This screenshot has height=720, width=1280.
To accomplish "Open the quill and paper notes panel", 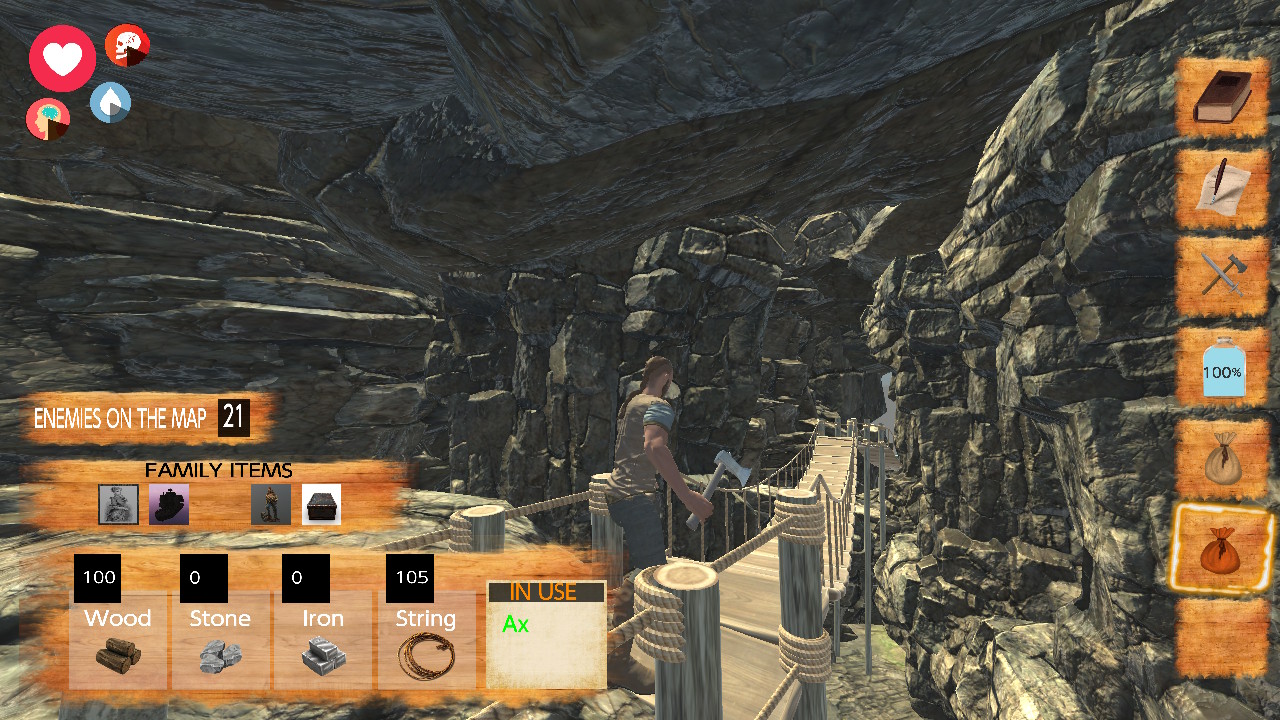I will [1222, 186].
